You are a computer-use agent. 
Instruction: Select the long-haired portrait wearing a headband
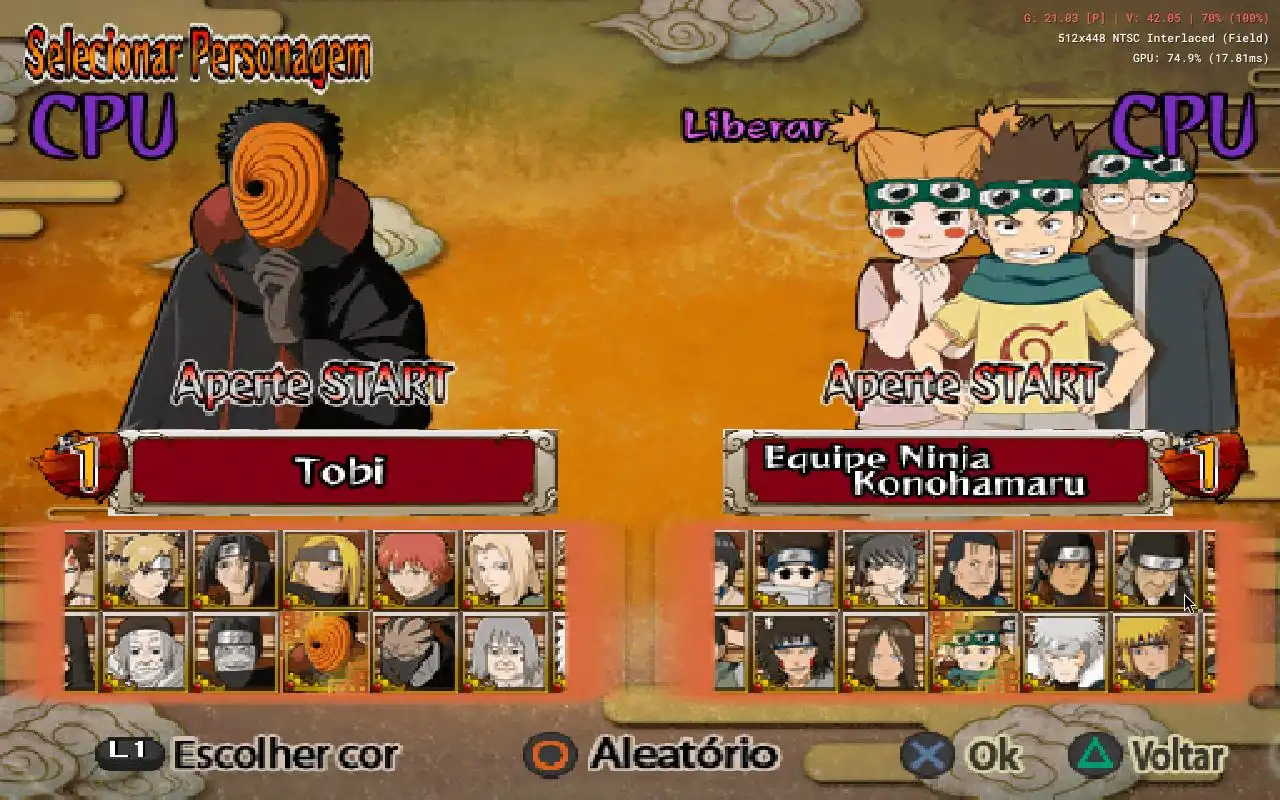click(1064, 569)
